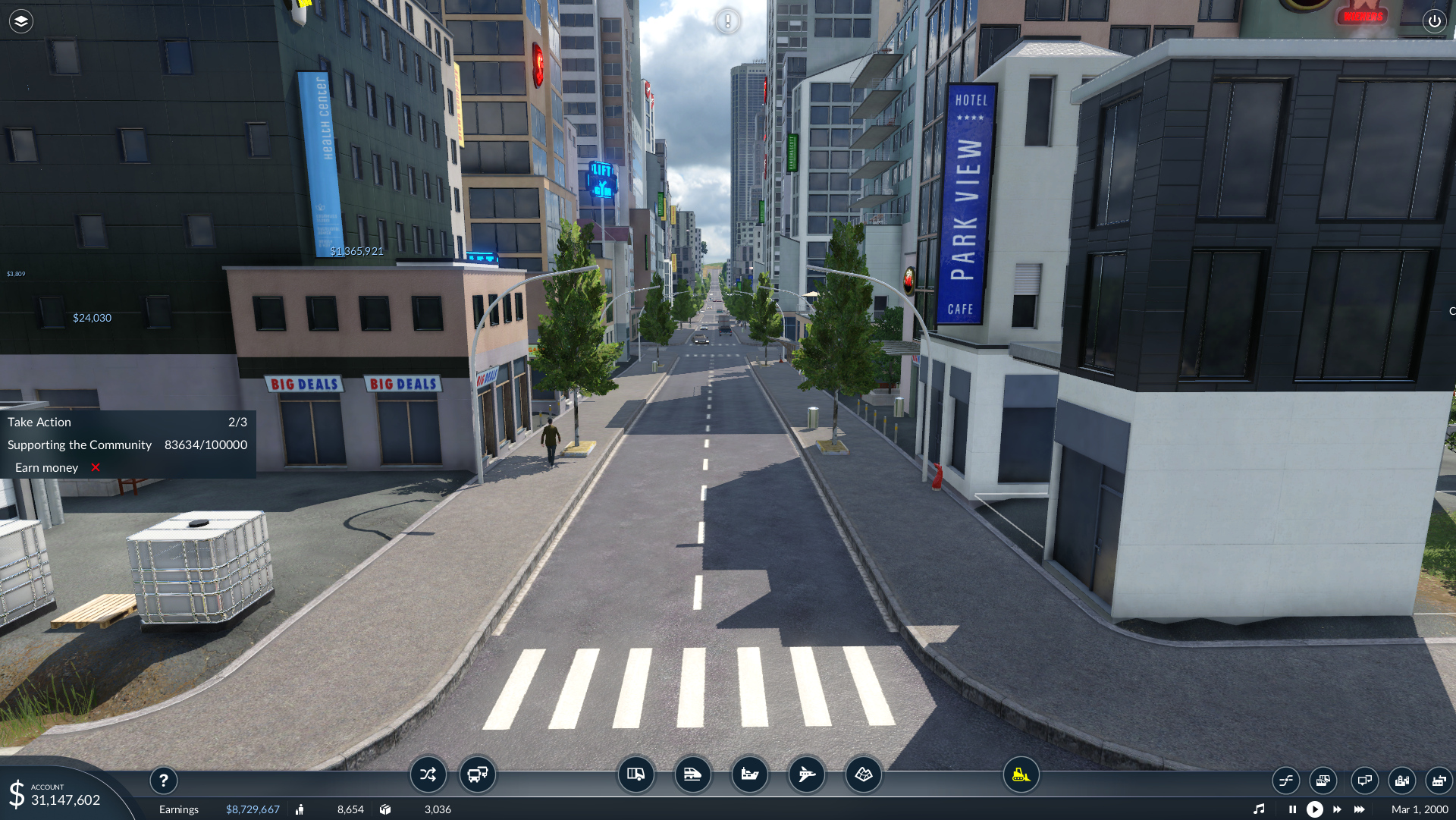Open the layers menu icon
Viewport: 1456px width, 820px height.
point(21,21)
